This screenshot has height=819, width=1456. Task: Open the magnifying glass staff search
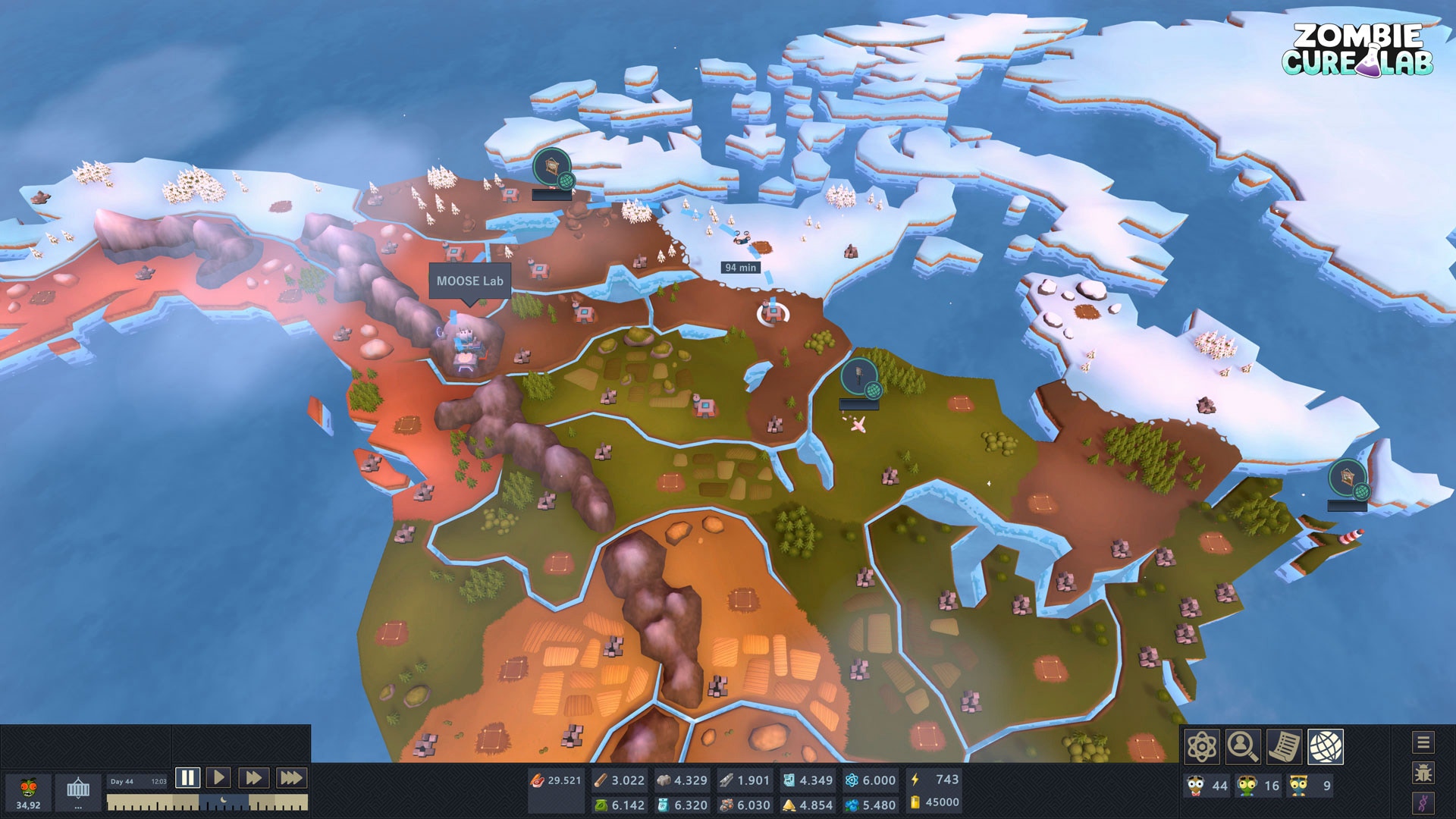[x=1243, y=747]
